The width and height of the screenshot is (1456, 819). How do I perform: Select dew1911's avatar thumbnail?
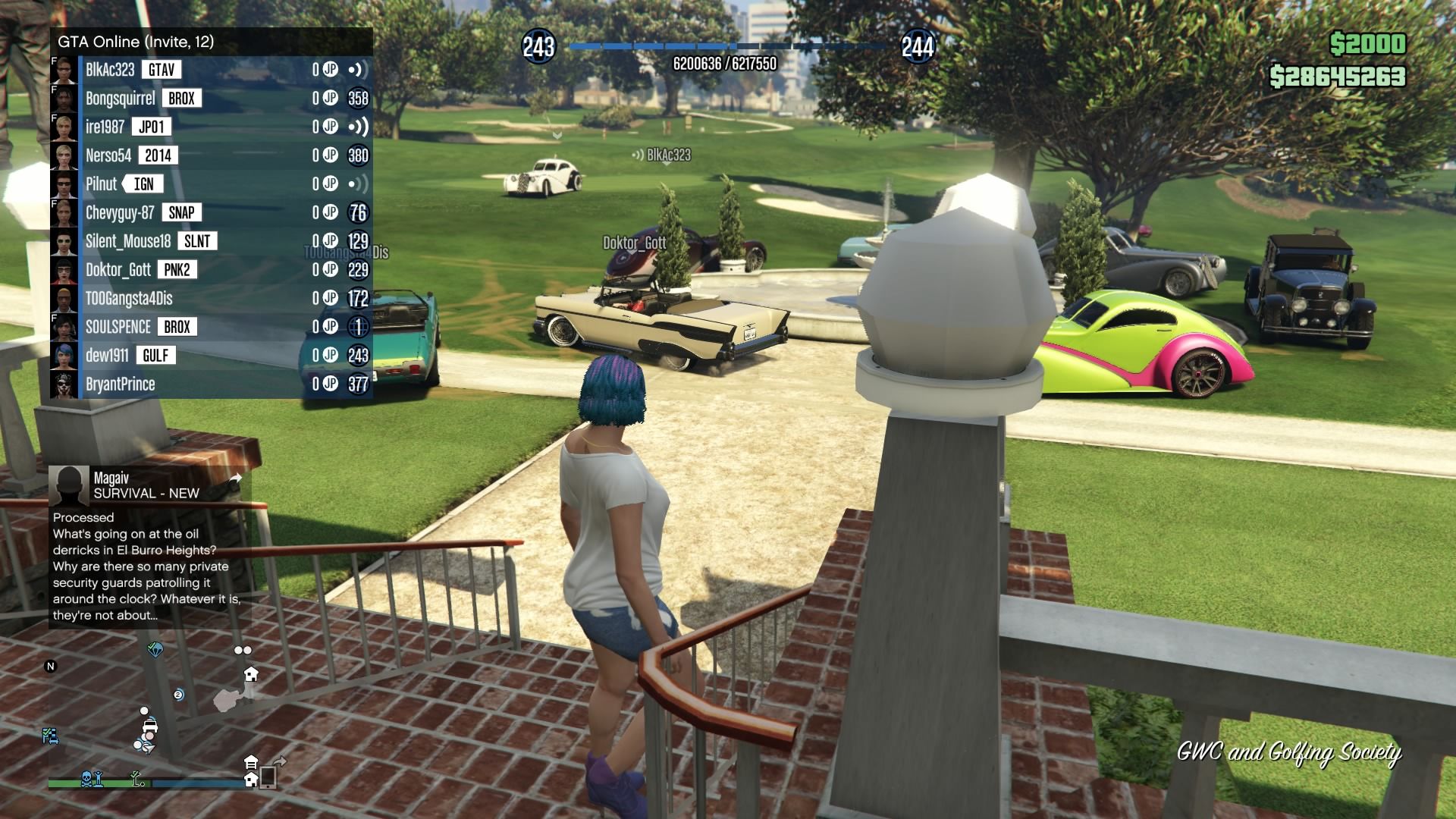(x=62, y=354)
